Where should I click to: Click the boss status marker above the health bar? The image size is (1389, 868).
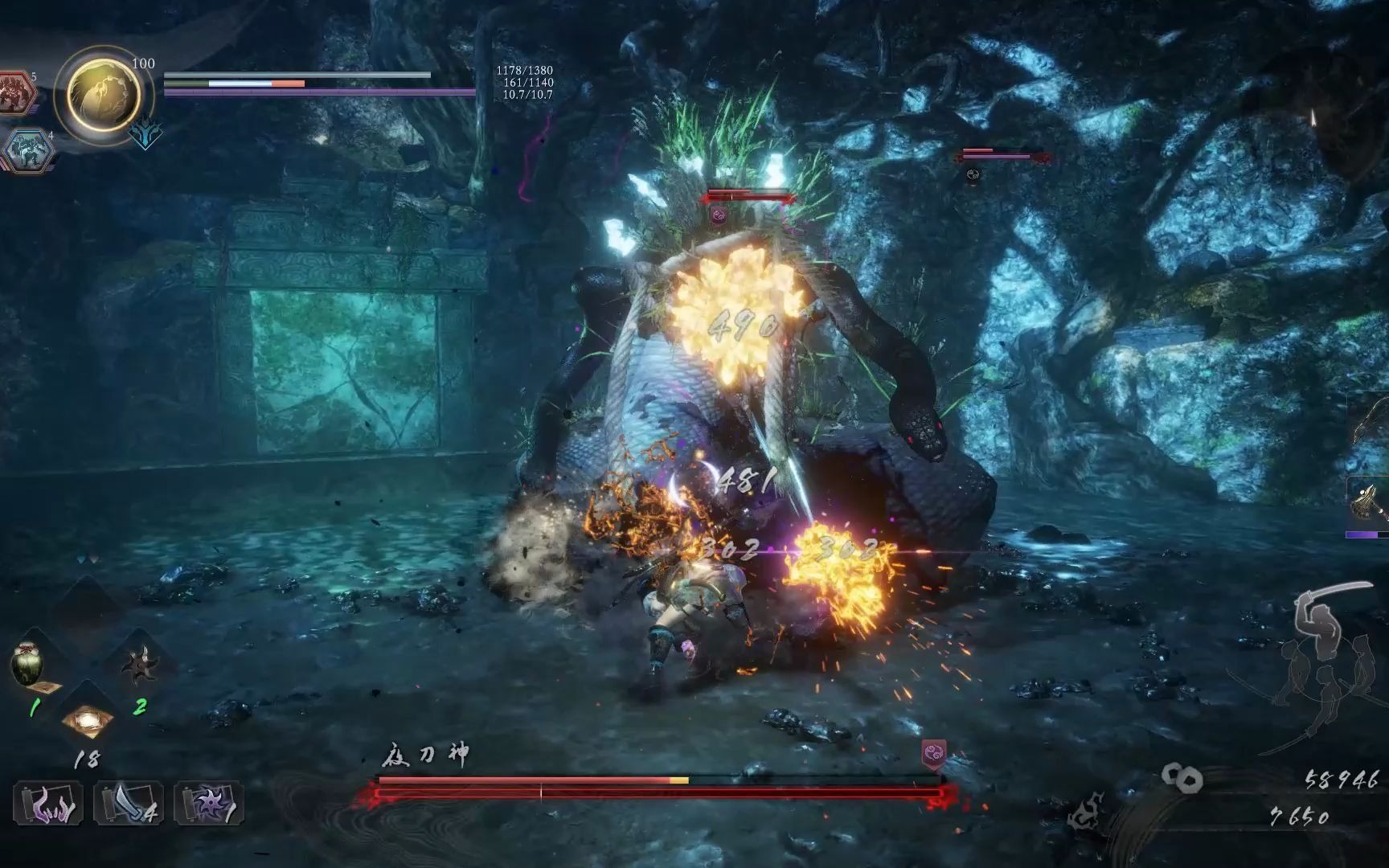point(933,754)
